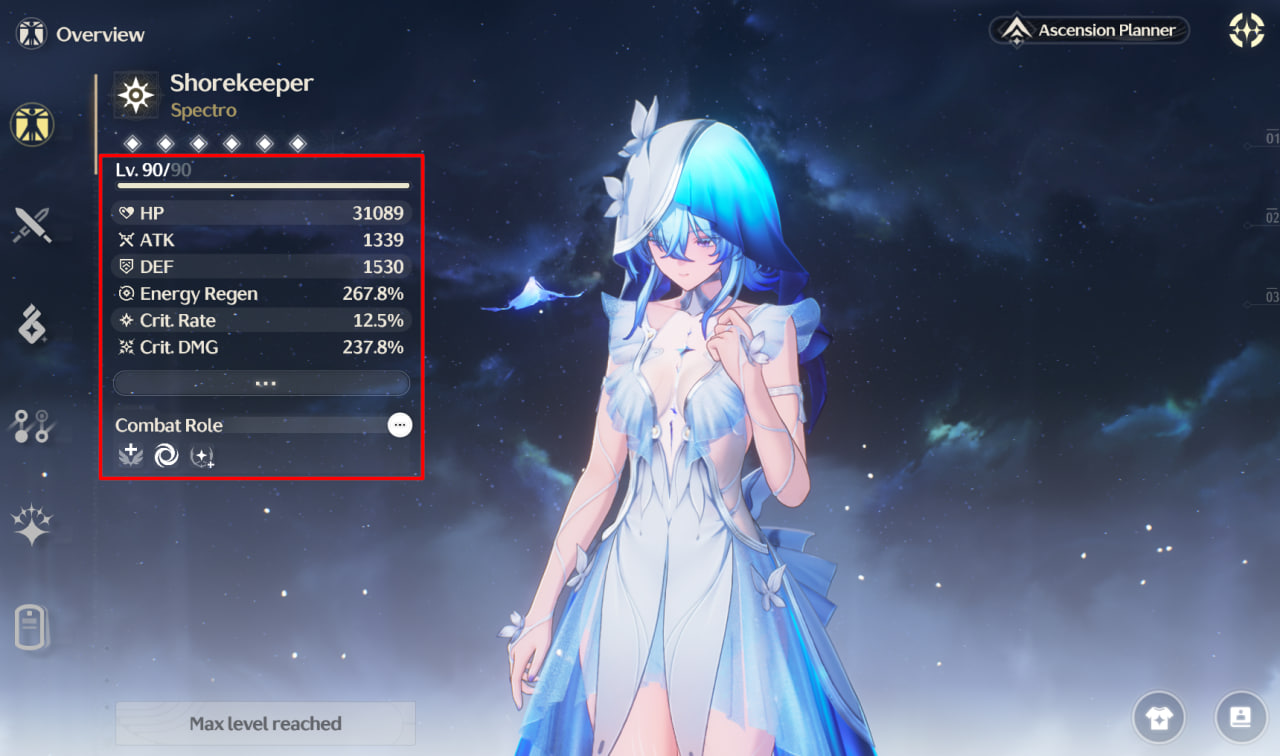The image size is (1280, 756).
Task: Open the four-pointed star Resonance Chain tab
Action: (x=31, y=525)
